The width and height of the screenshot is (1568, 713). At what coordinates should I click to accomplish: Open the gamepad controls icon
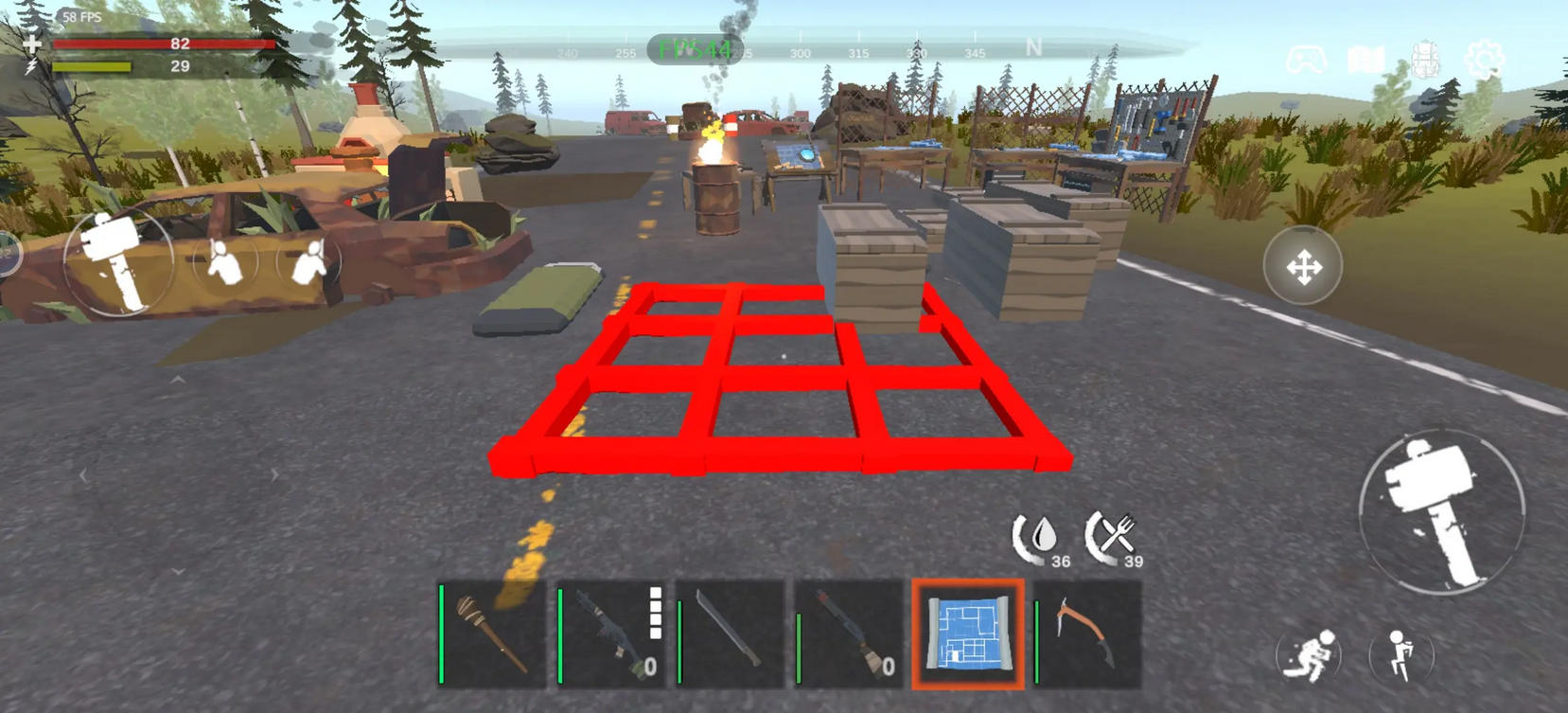tap(1306, 61)
